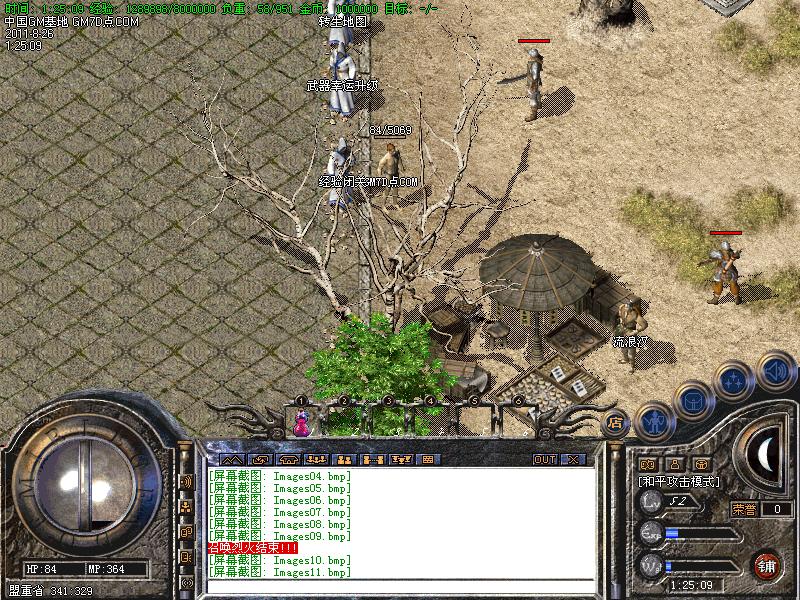
Task: Open the 店 shop button
Action: coord(616,422)
